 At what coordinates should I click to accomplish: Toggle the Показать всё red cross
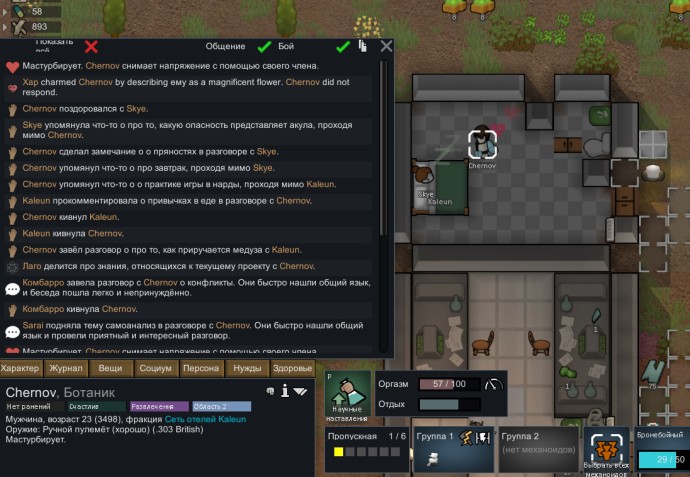[92, 46]
